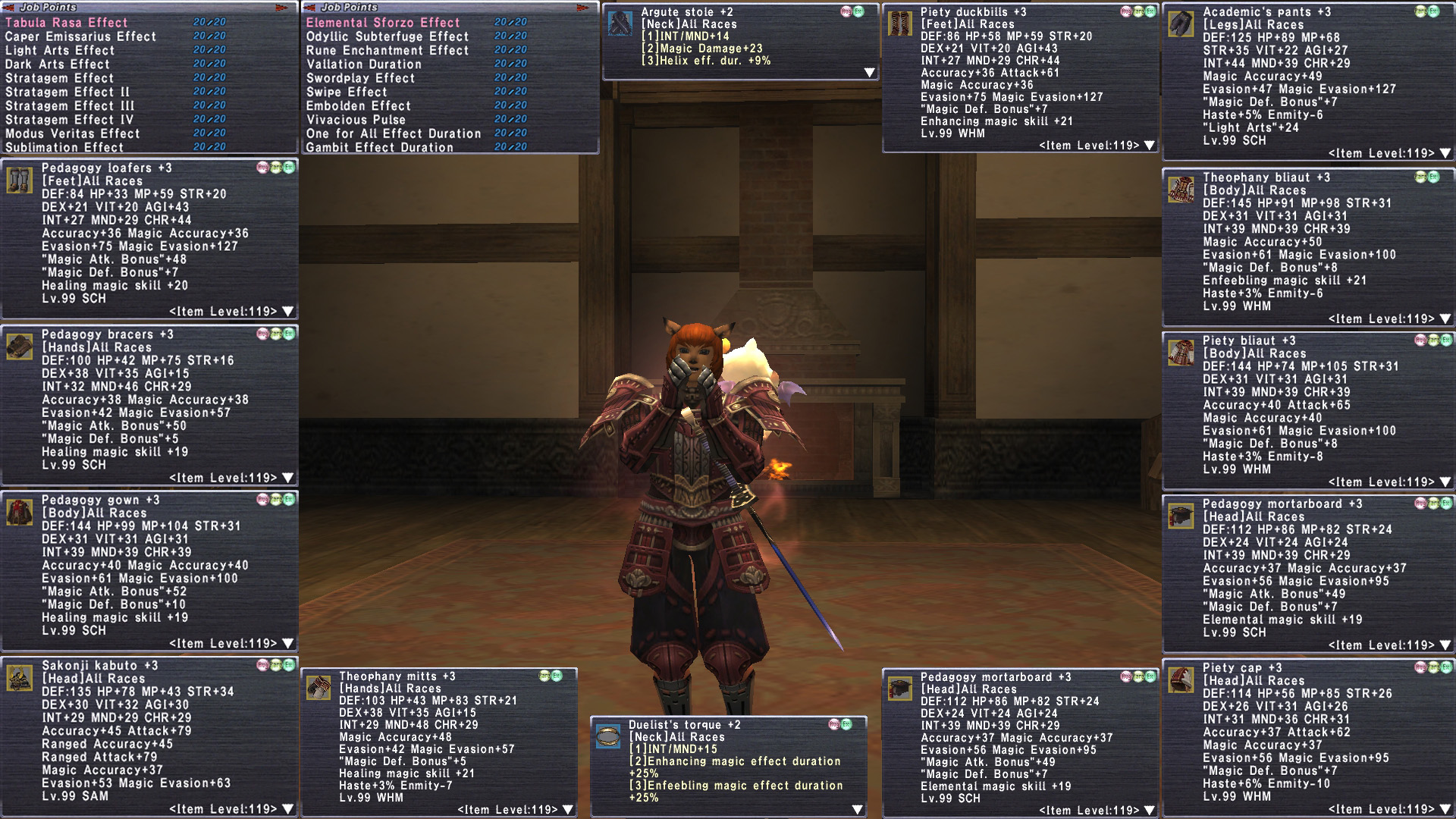This screenshot has height=819, width=1456.
Task: Select Stratagem Effect IV in the list
Action: point(69,120)
